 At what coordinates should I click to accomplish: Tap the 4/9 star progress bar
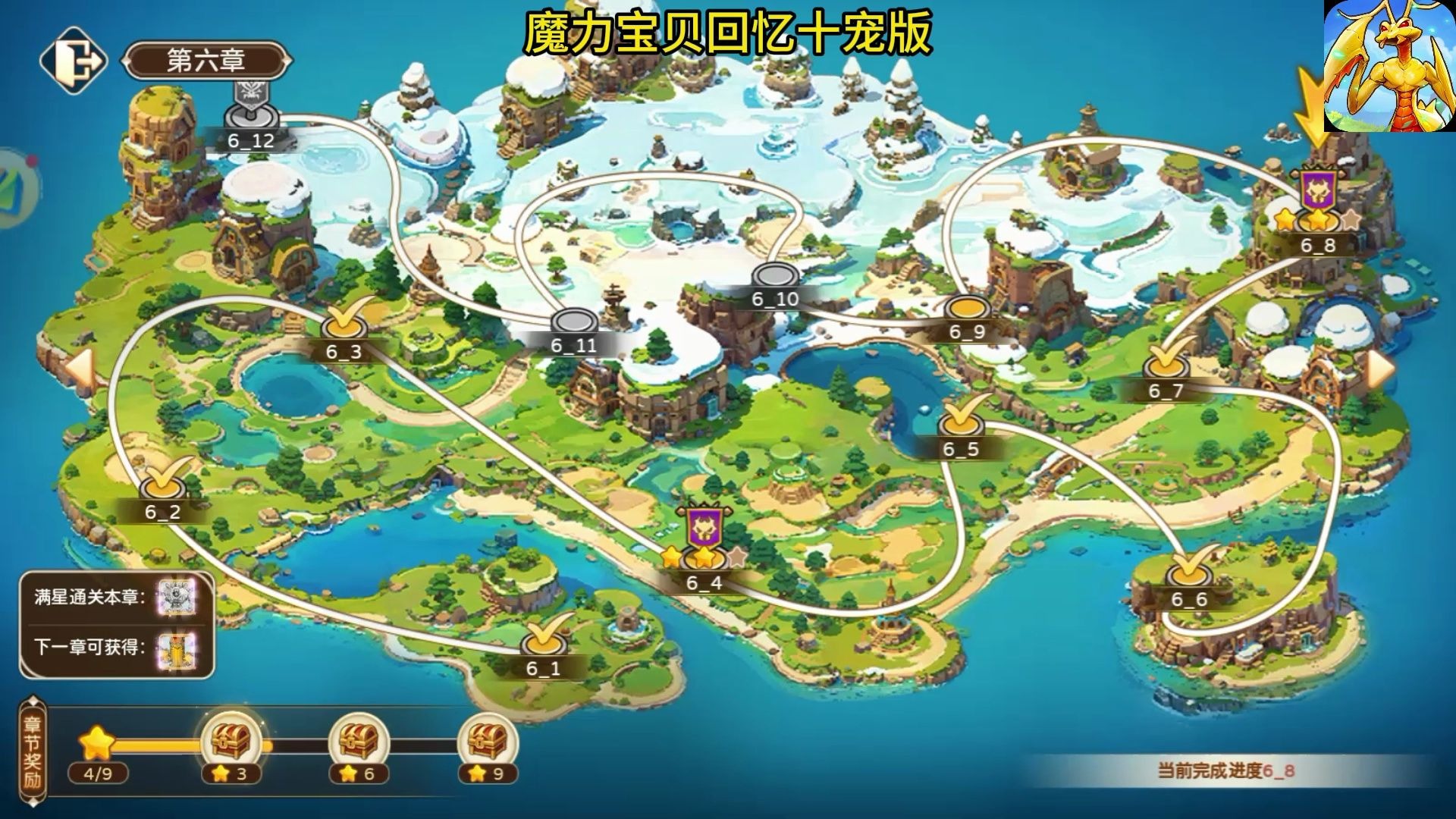96,773
